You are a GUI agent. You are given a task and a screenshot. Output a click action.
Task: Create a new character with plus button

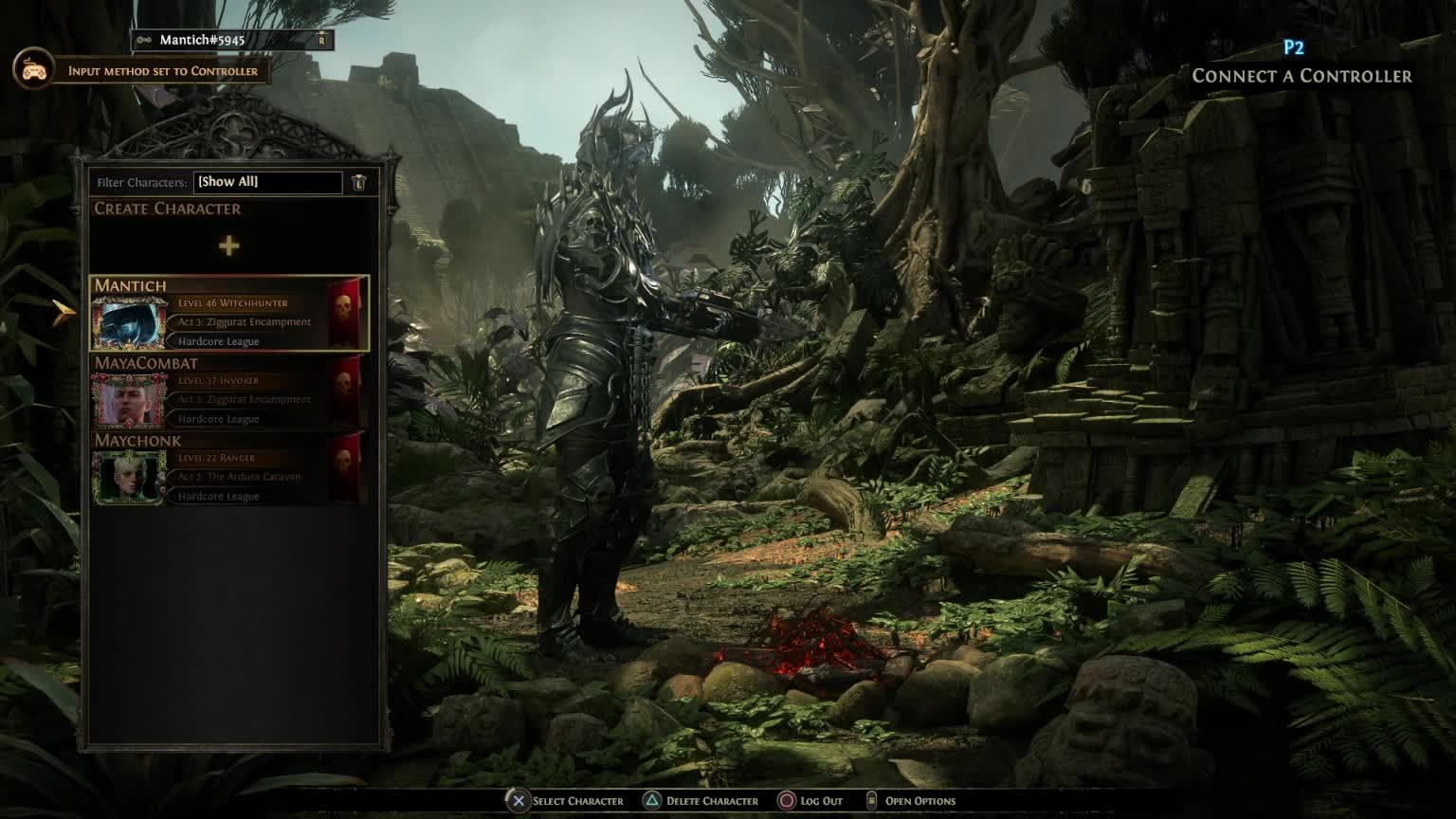pos(228,246)
